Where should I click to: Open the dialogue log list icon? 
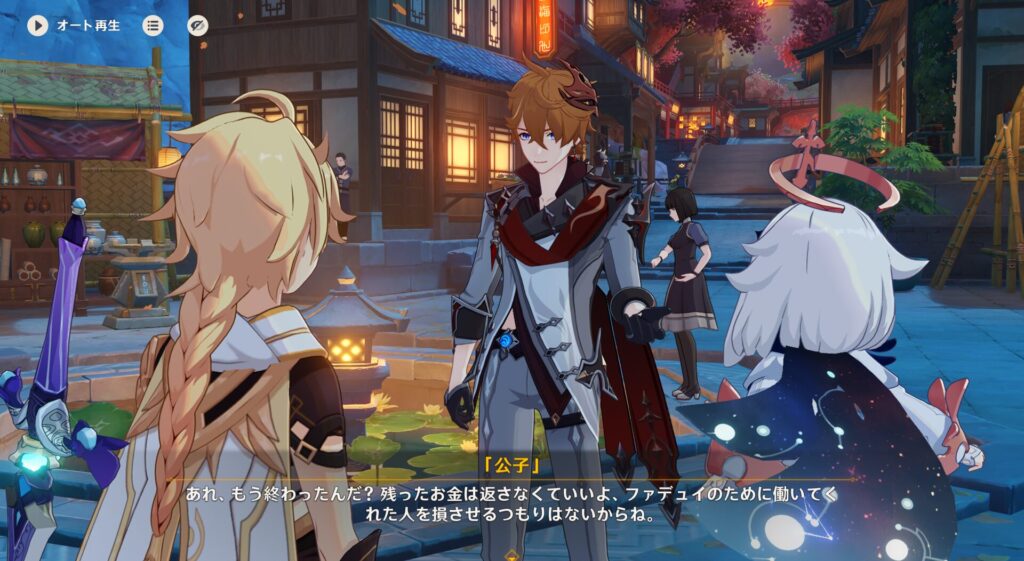(x=153, y=25)
